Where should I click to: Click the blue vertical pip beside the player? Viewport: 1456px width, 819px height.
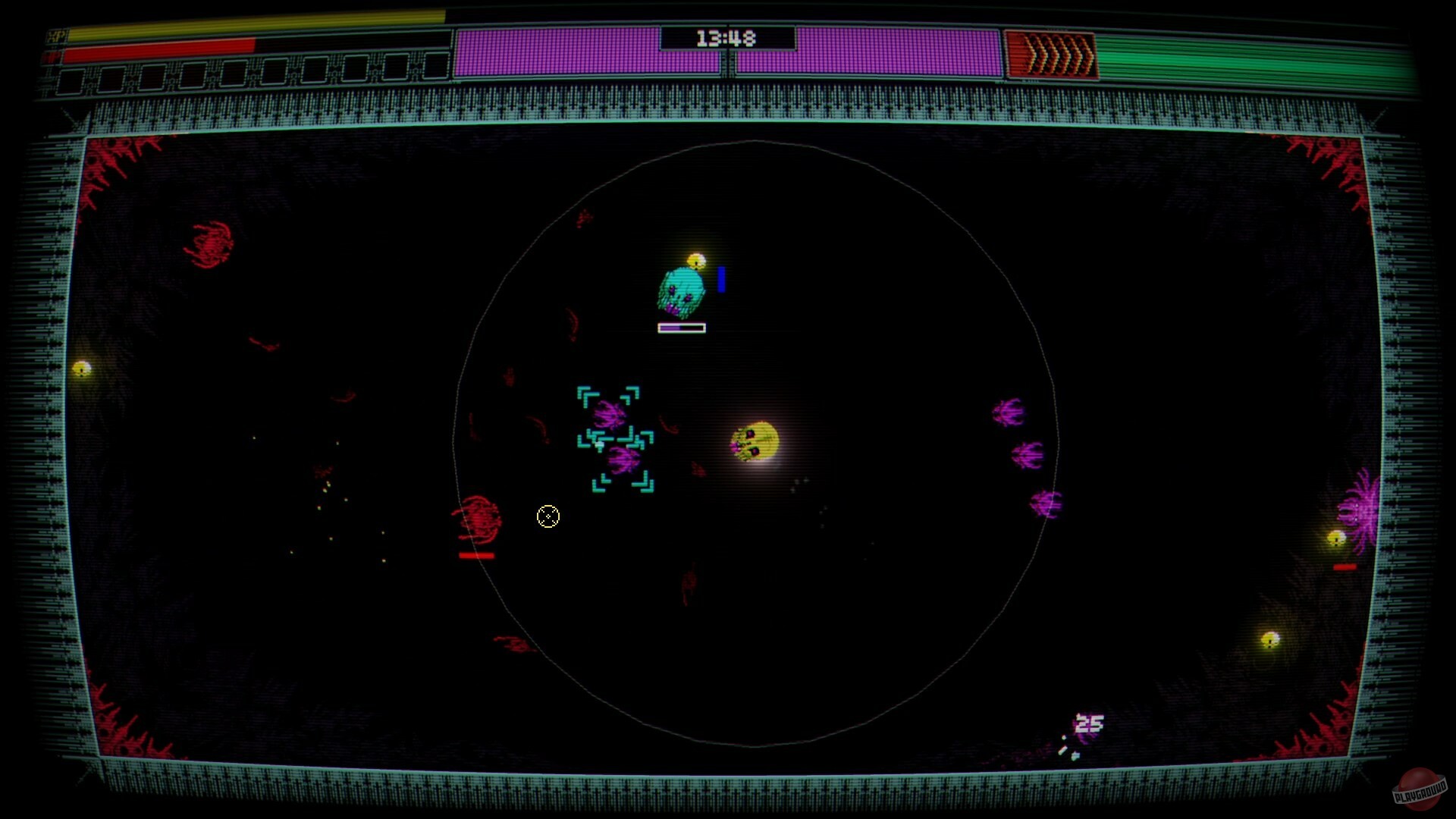[720, 281]
